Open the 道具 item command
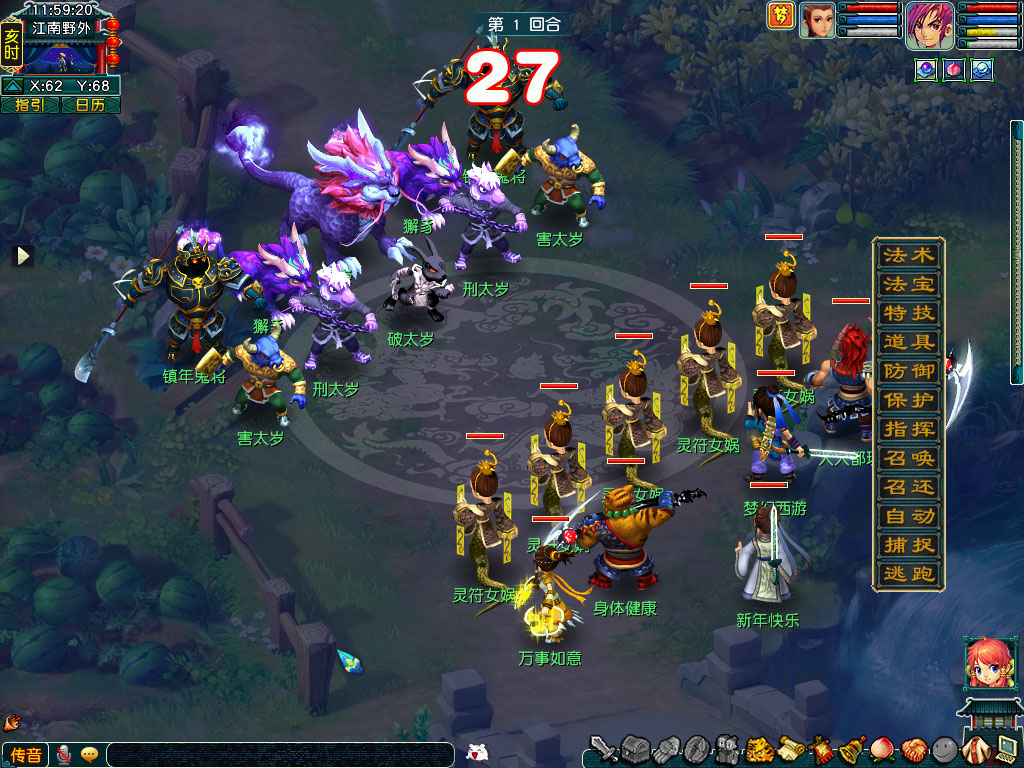Image resolution: width=1024 pixels, height=768 pixels. click(908, 342)
